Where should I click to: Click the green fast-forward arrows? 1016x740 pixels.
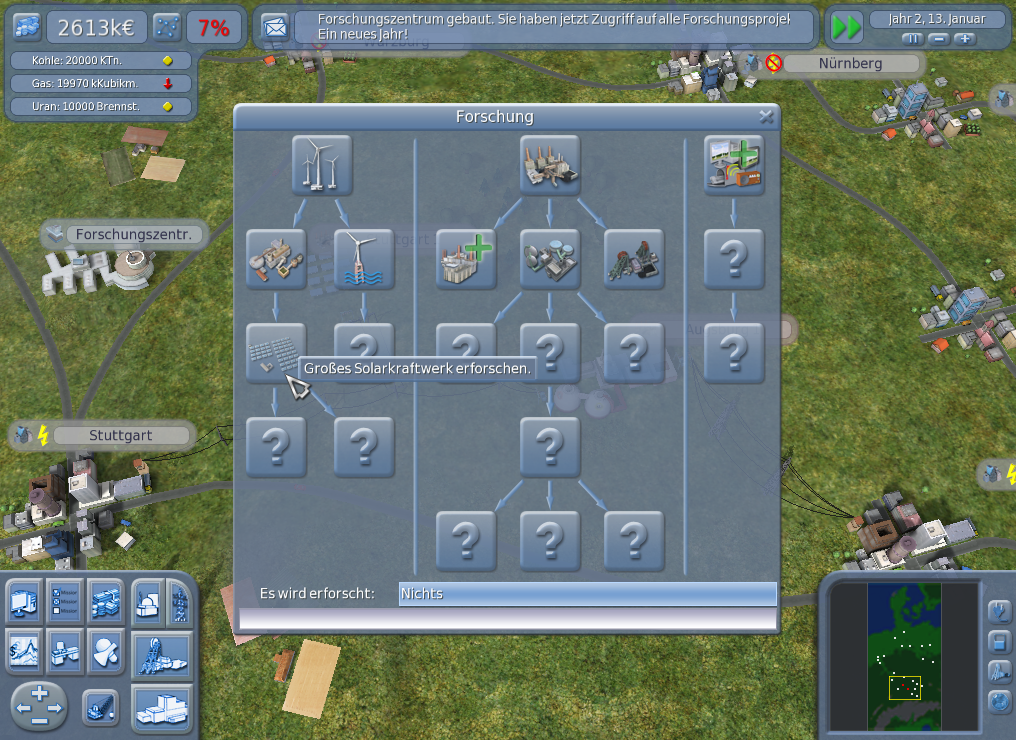pos(846,28)
